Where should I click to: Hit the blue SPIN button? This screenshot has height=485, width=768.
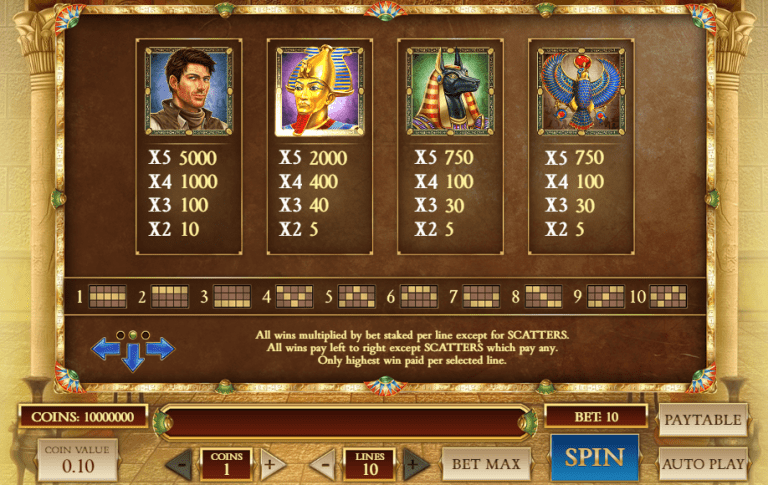point(594,459)
